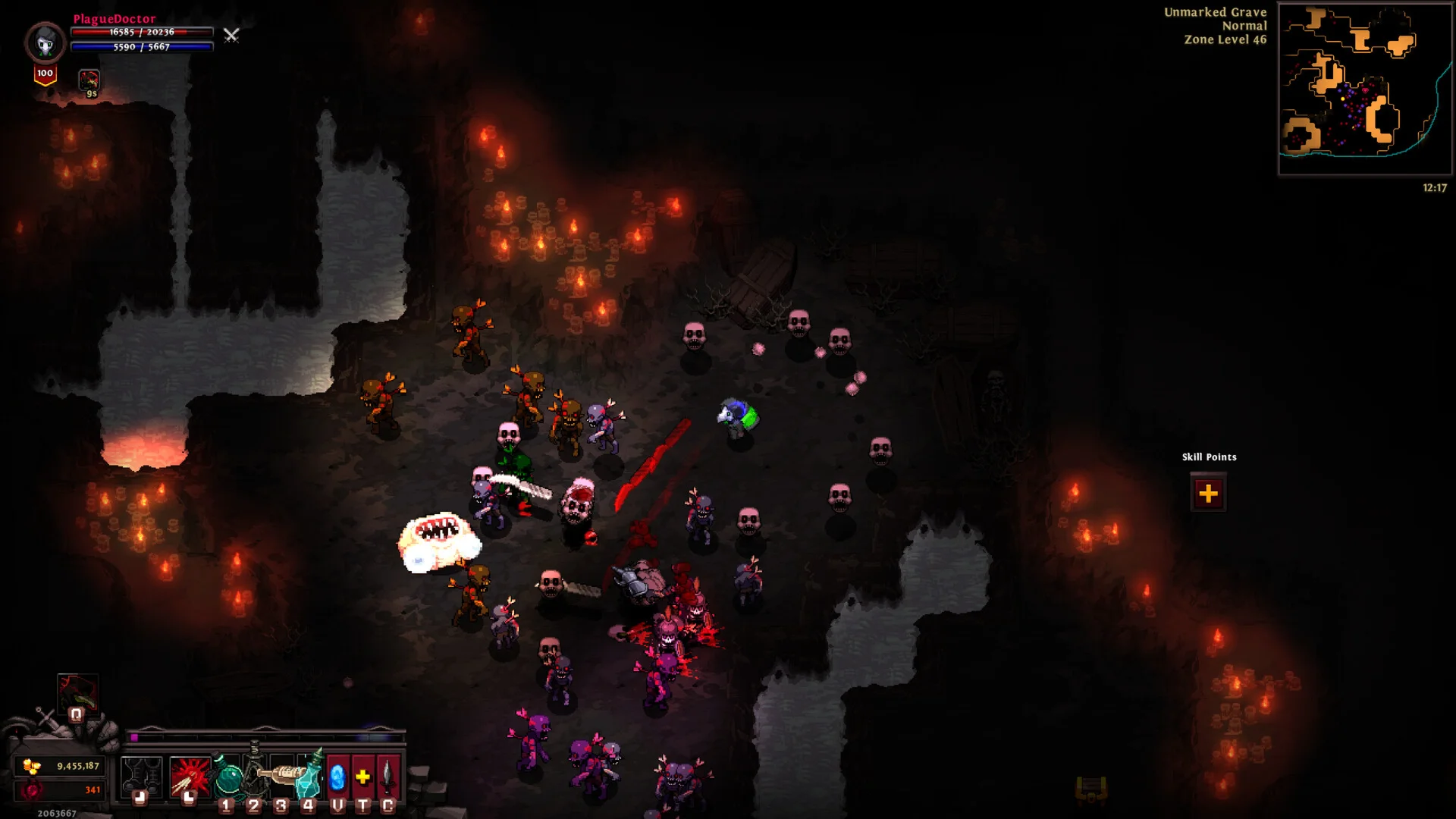Drink the cyan crystal potion
The width and height of the screenshot is (1456, 819).
310,775
